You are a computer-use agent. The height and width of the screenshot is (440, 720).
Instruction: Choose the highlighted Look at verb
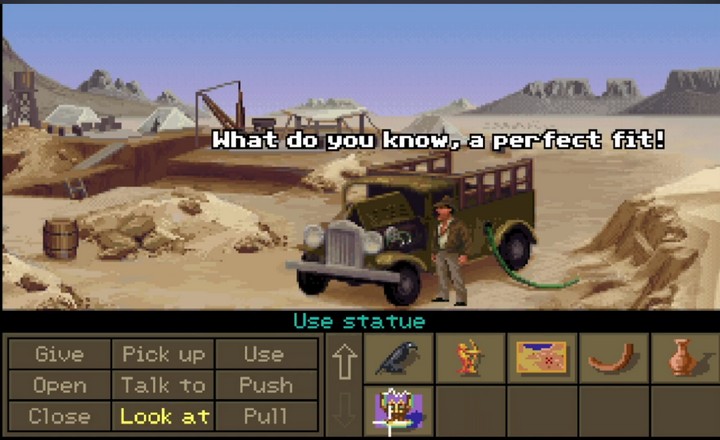pyautogui.click(x=163, y=415)
